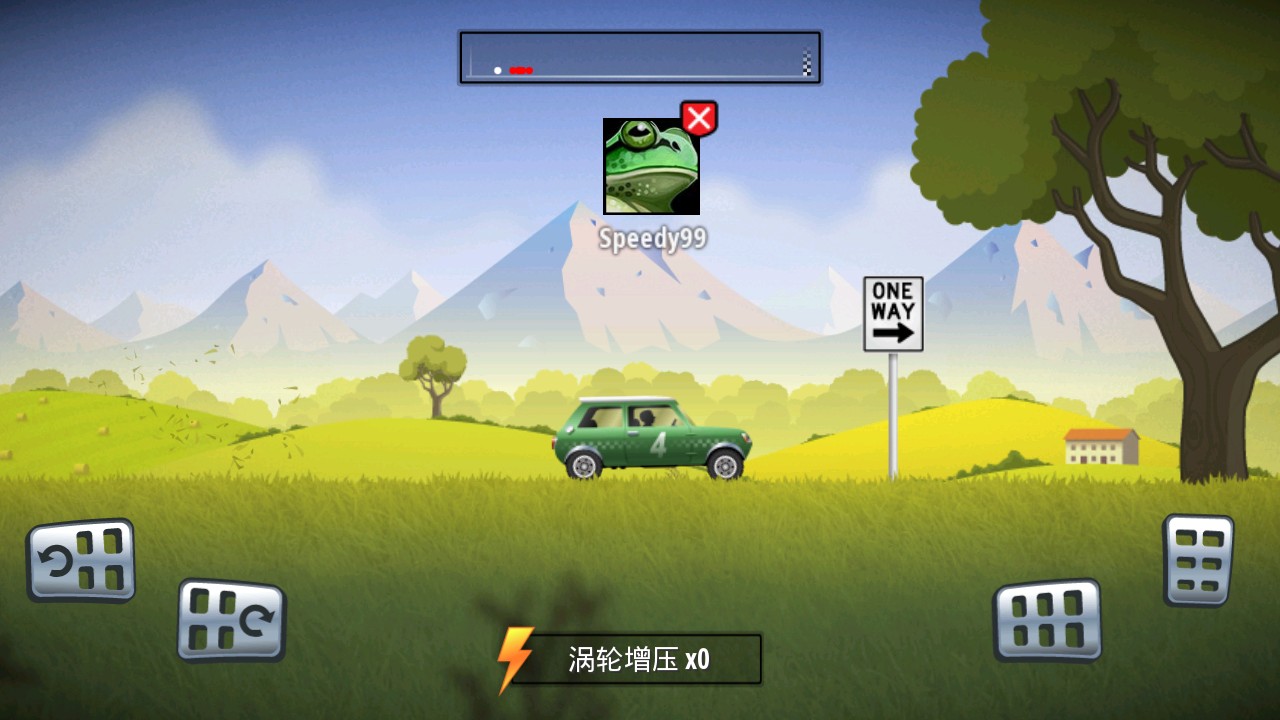Close the Speedy99 opponent marker with red X
The height and width of the screenshot is (720, 1280).
coord(699,119)
